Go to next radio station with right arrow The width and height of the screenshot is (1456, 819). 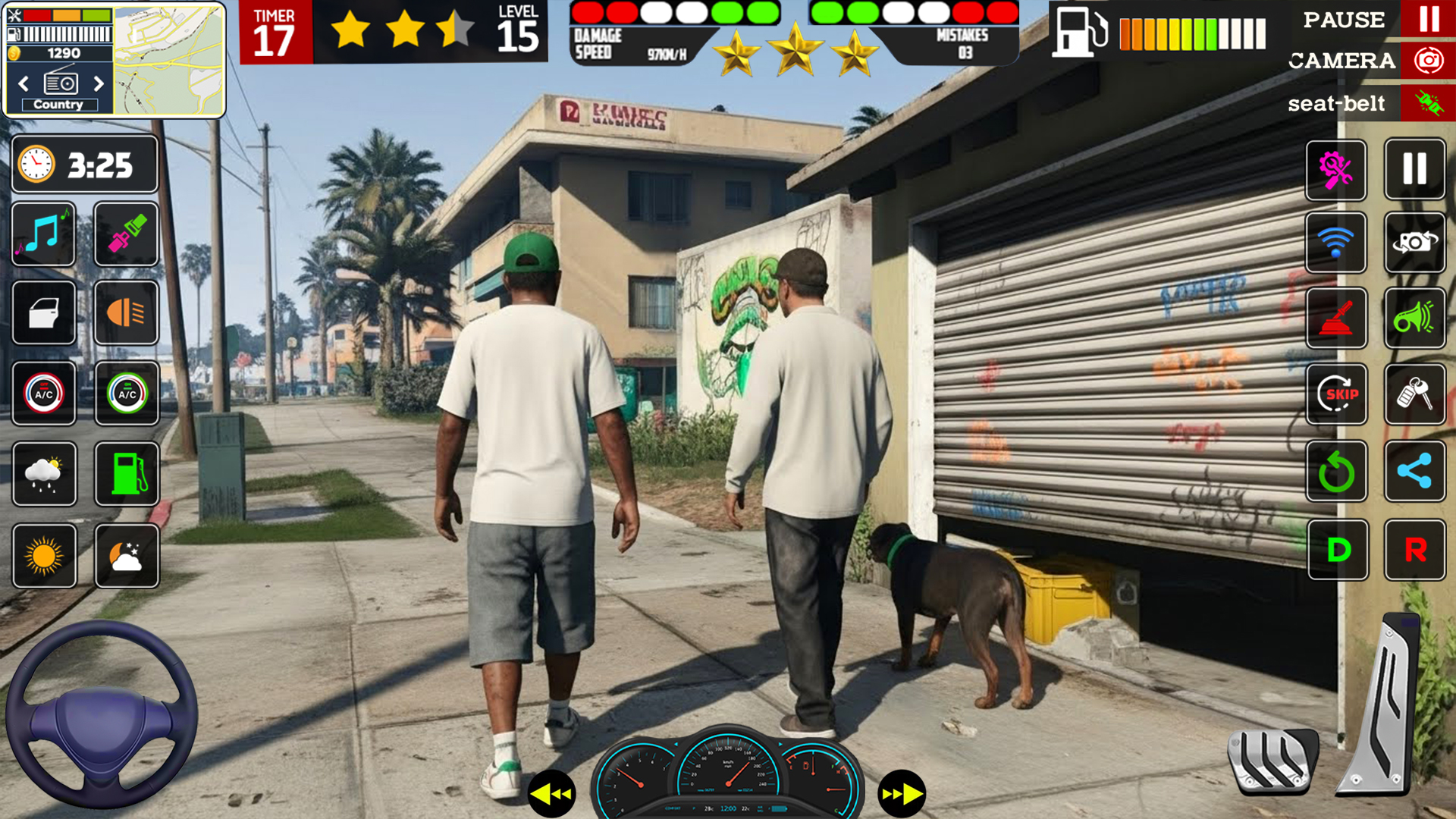pyautogui.click(x=99, y=85)
